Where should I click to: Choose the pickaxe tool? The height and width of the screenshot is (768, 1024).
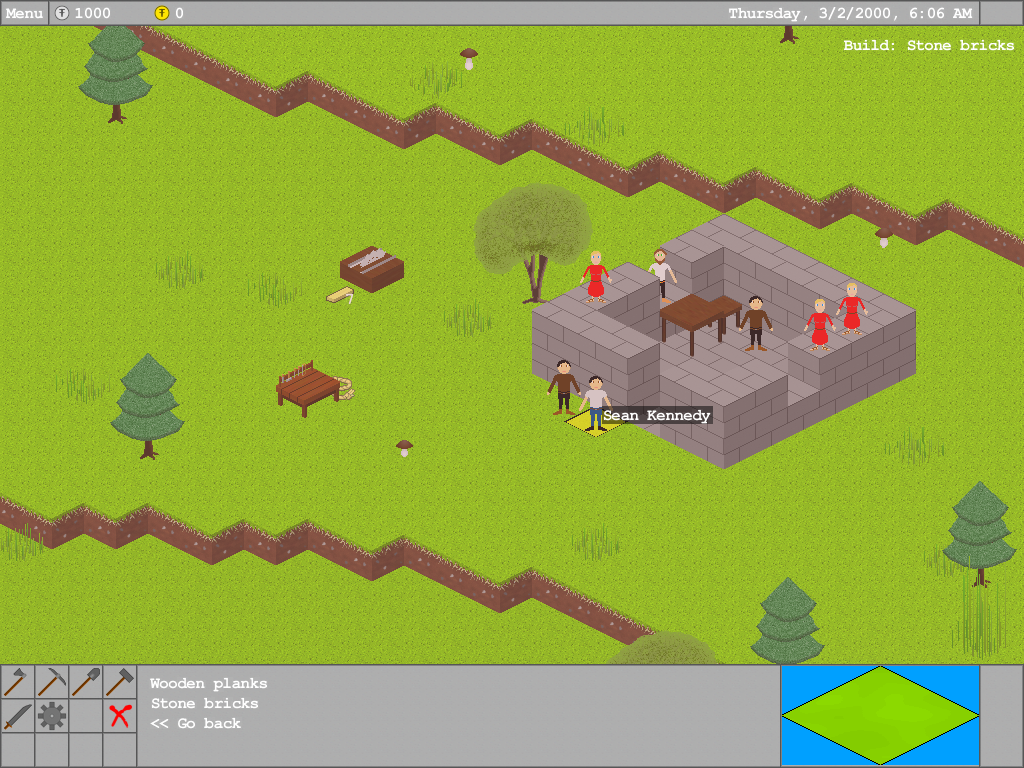click(x=52, y=682)
